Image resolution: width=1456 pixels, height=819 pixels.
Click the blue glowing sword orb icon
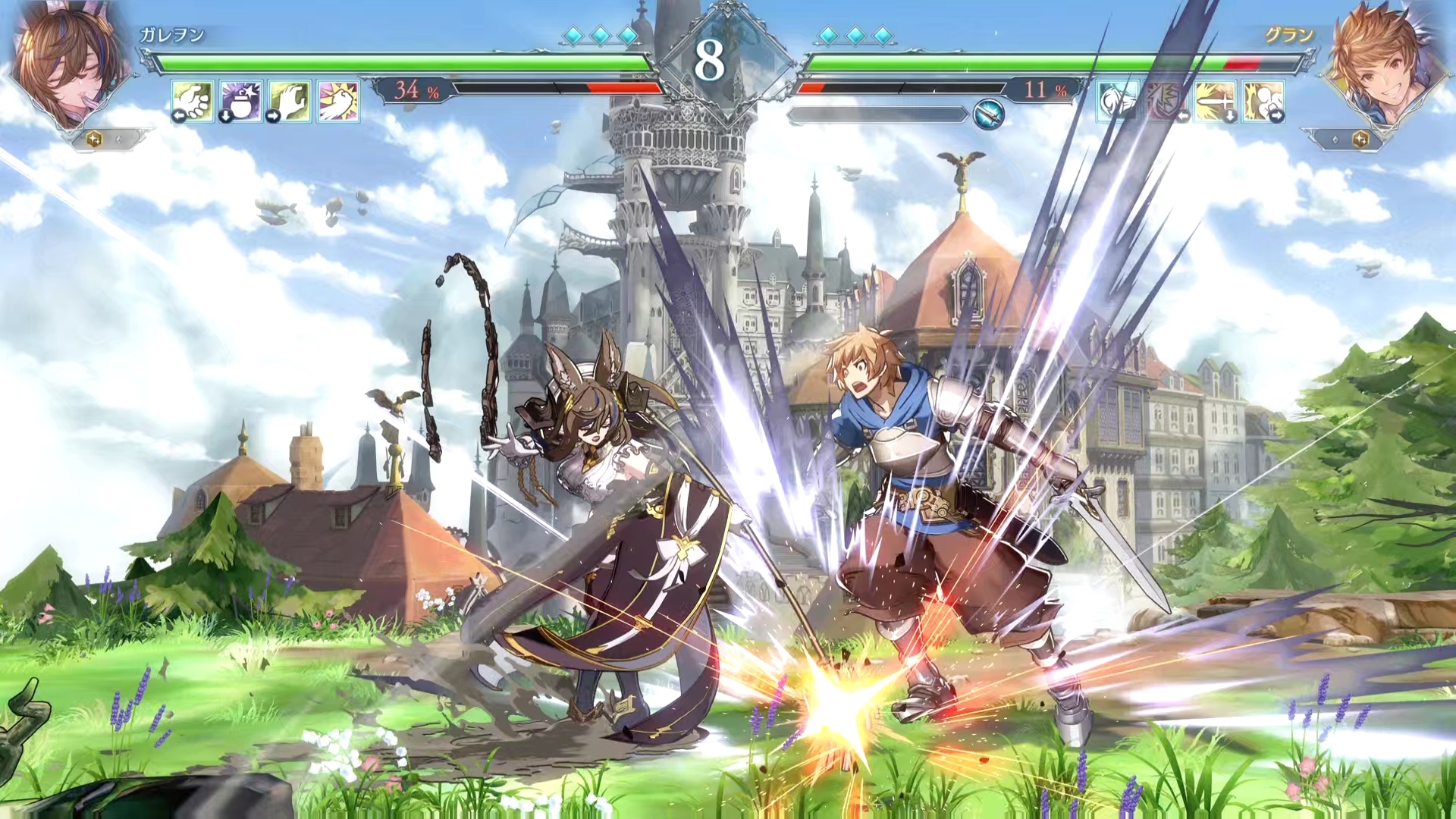(x=989, y=115)
